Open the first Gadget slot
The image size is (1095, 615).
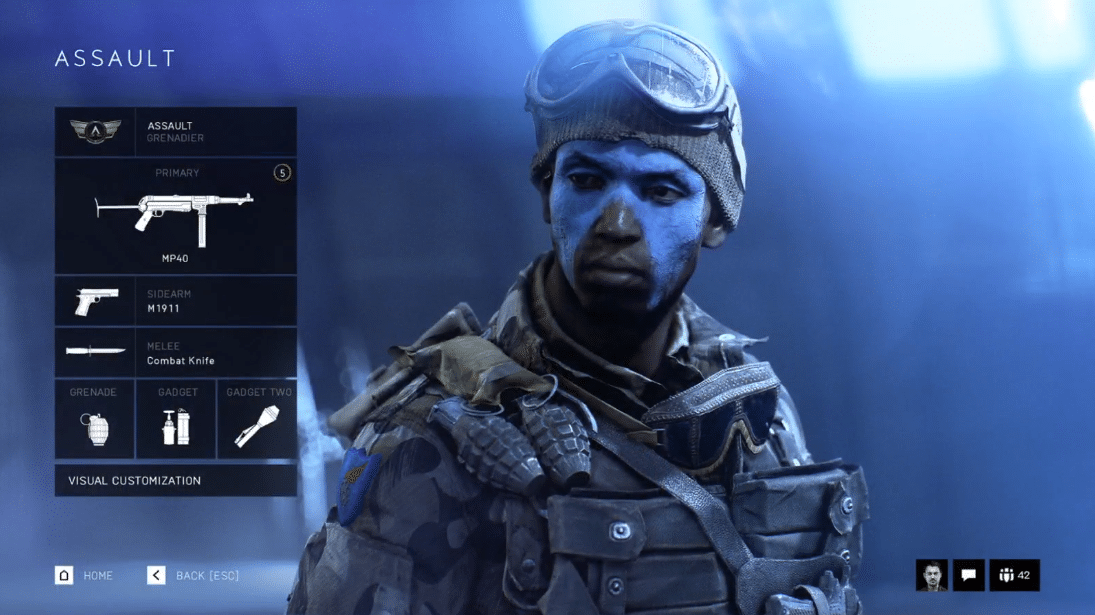pyautogui.click(x=176, y=419)
